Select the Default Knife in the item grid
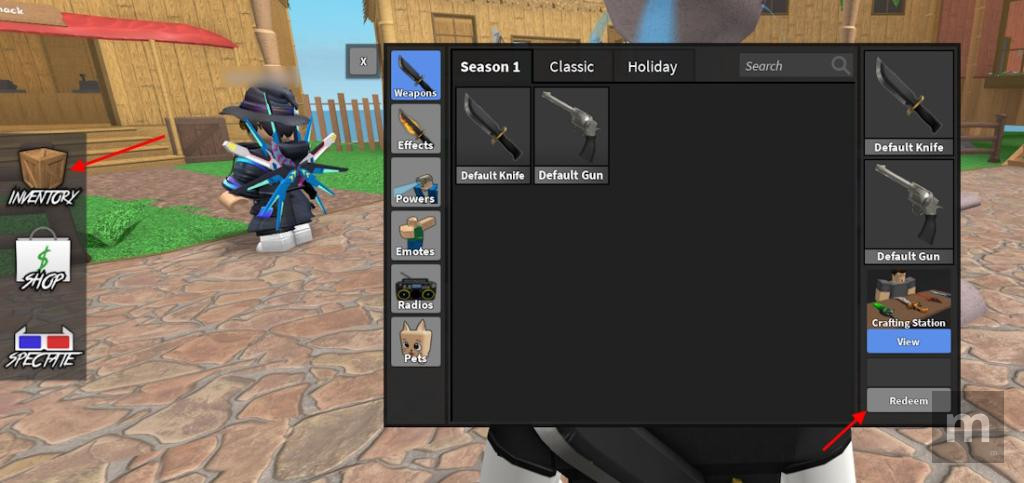The height and width of the screenshot is (483, 1024). pyautogui.click(x=493, y=135)
